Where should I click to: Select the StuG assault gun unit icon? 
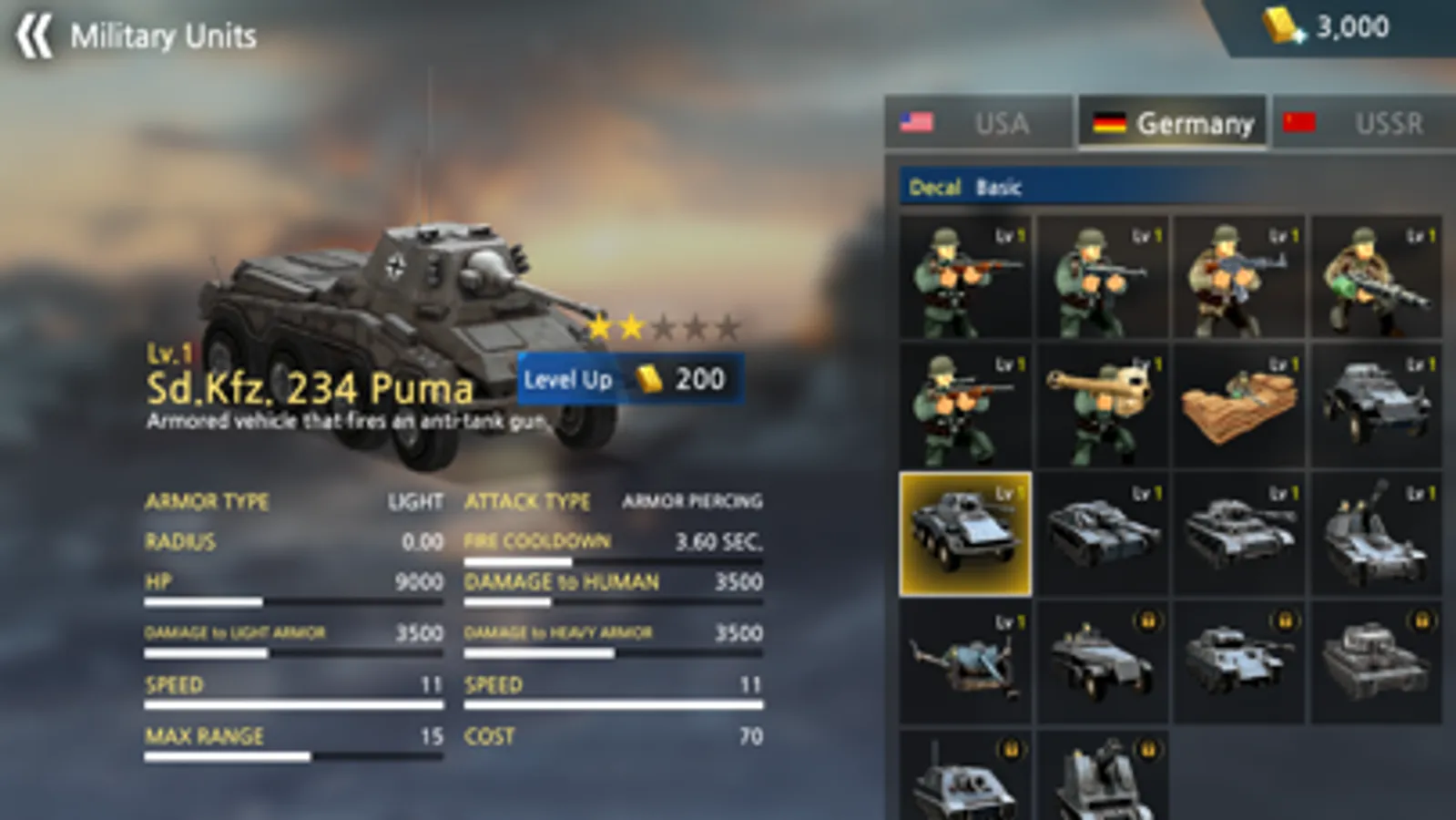(1102, 533)
